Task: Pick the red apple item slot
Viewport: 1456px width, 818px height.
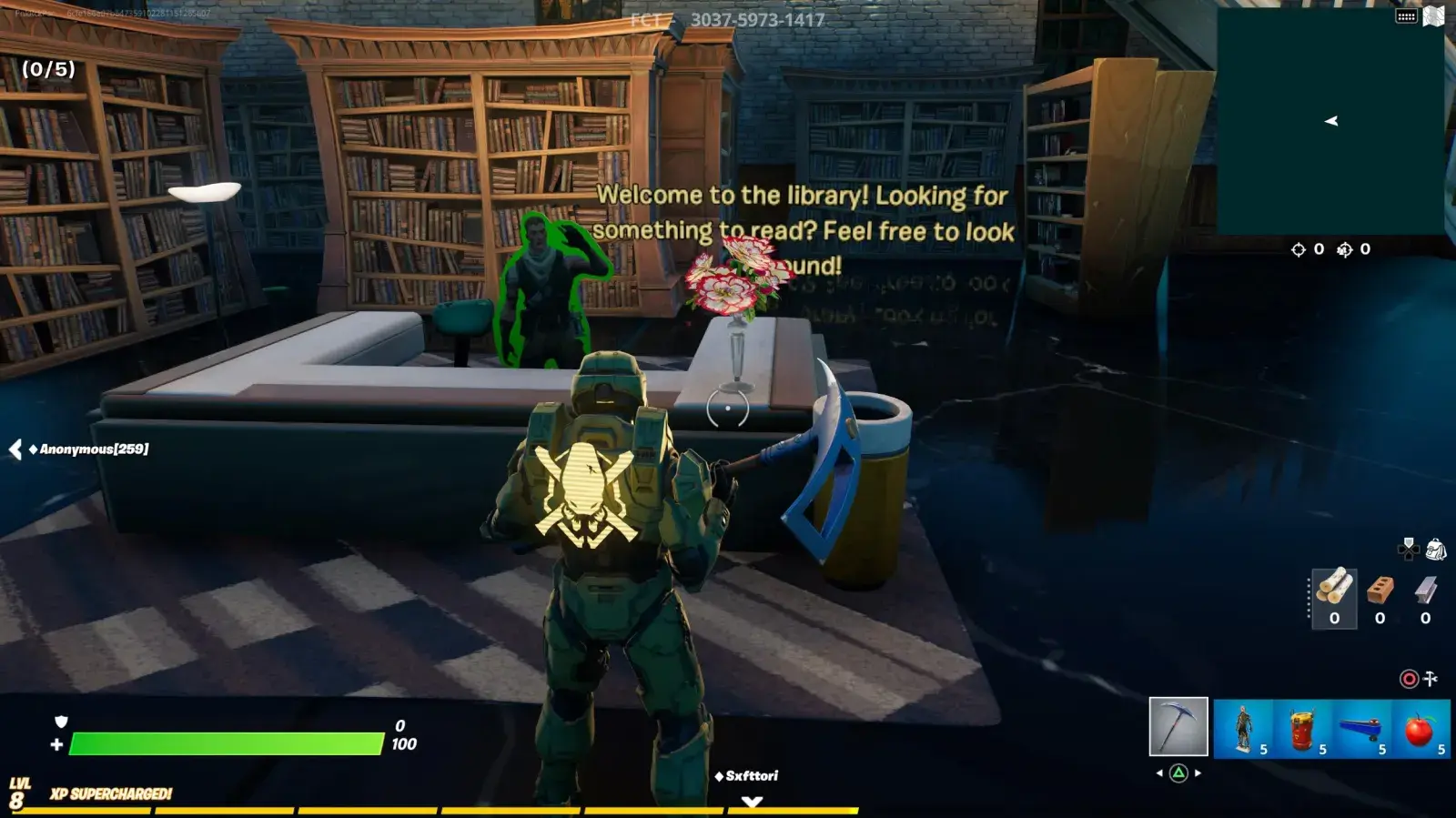Action: pyautogui.click(x=1421, y=728)
